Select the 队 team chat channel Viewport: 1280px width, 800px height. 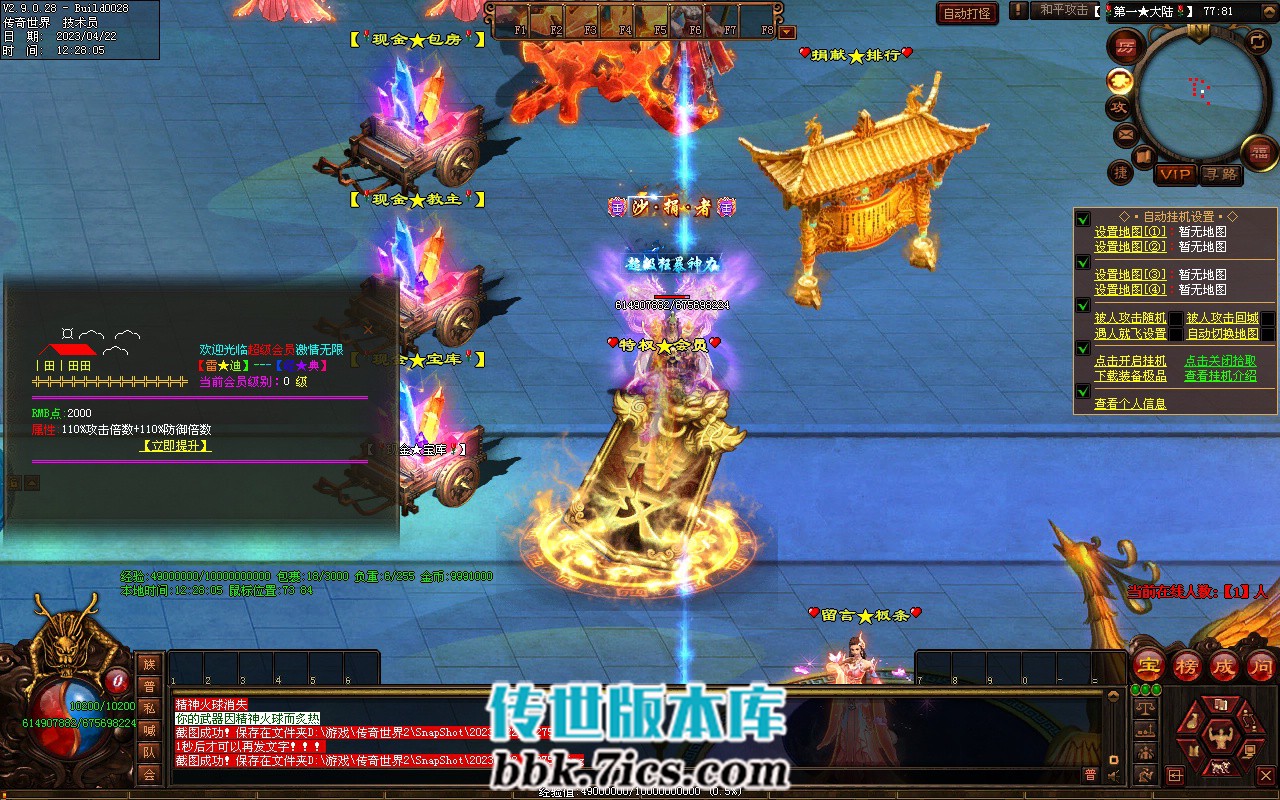(x=149, y=752)
